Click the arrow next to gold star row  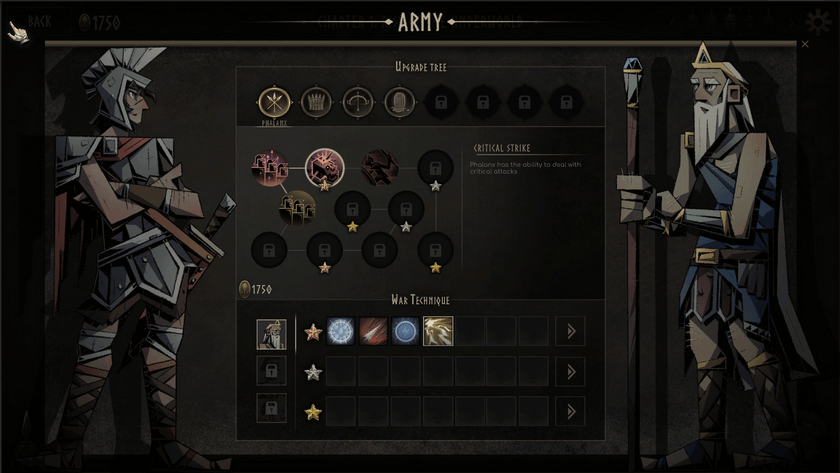[571, 411]
